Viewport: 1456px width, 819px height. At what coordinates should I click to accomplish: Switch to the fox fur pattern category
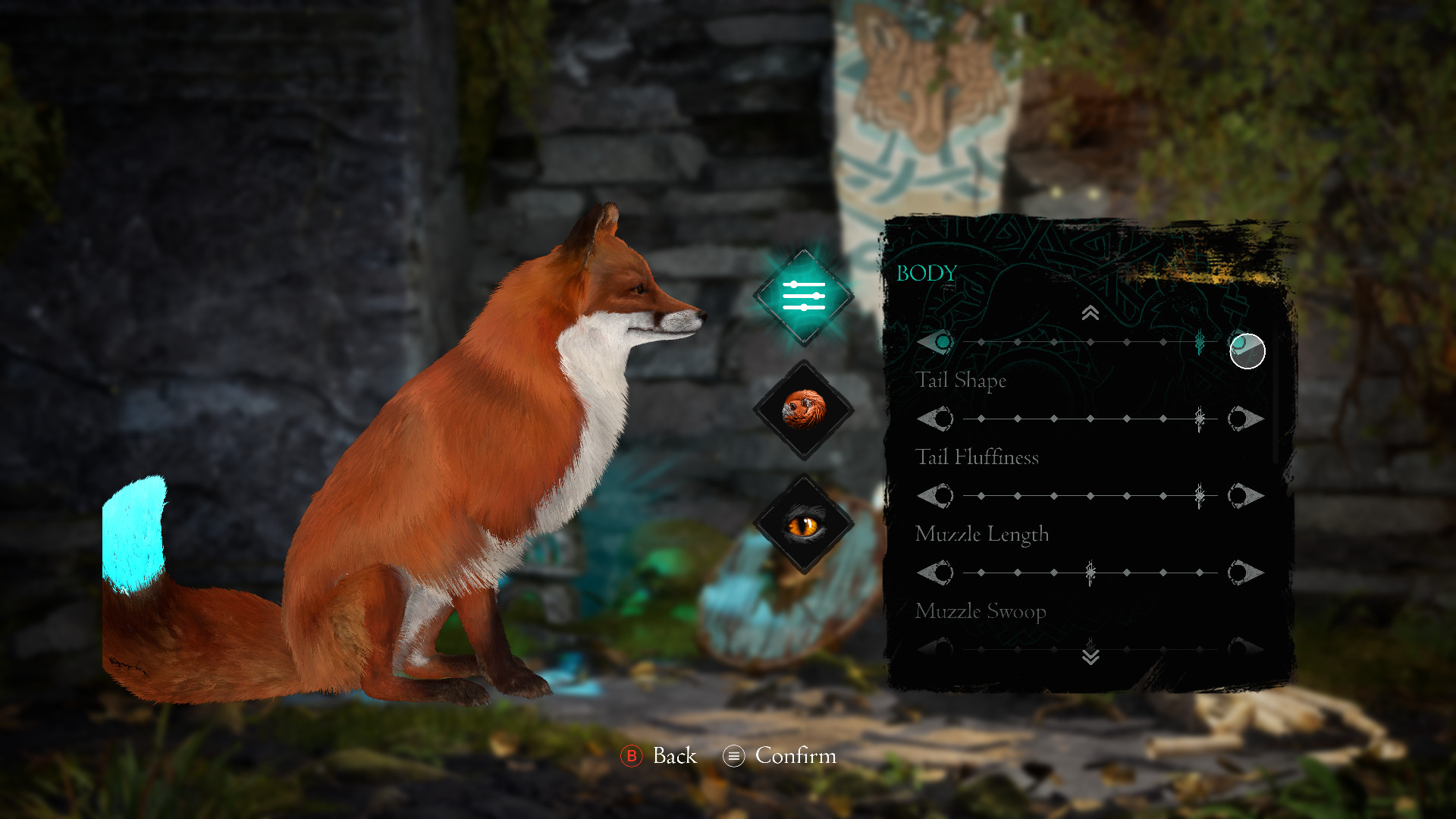(804, 409)
